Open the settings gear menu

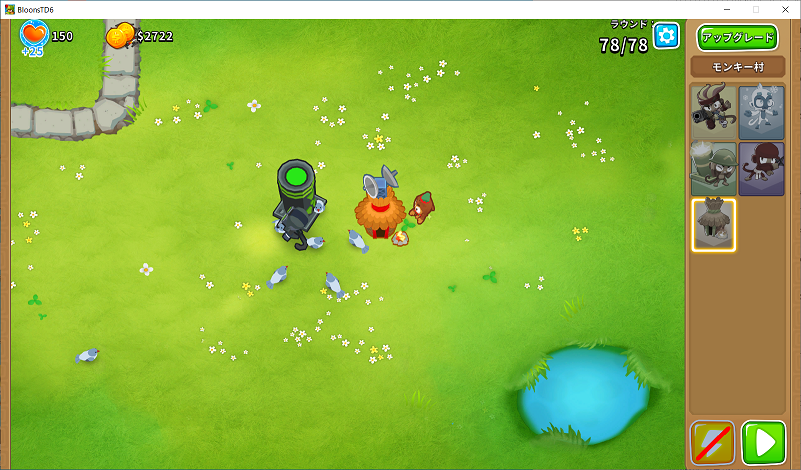pos(666,36)
